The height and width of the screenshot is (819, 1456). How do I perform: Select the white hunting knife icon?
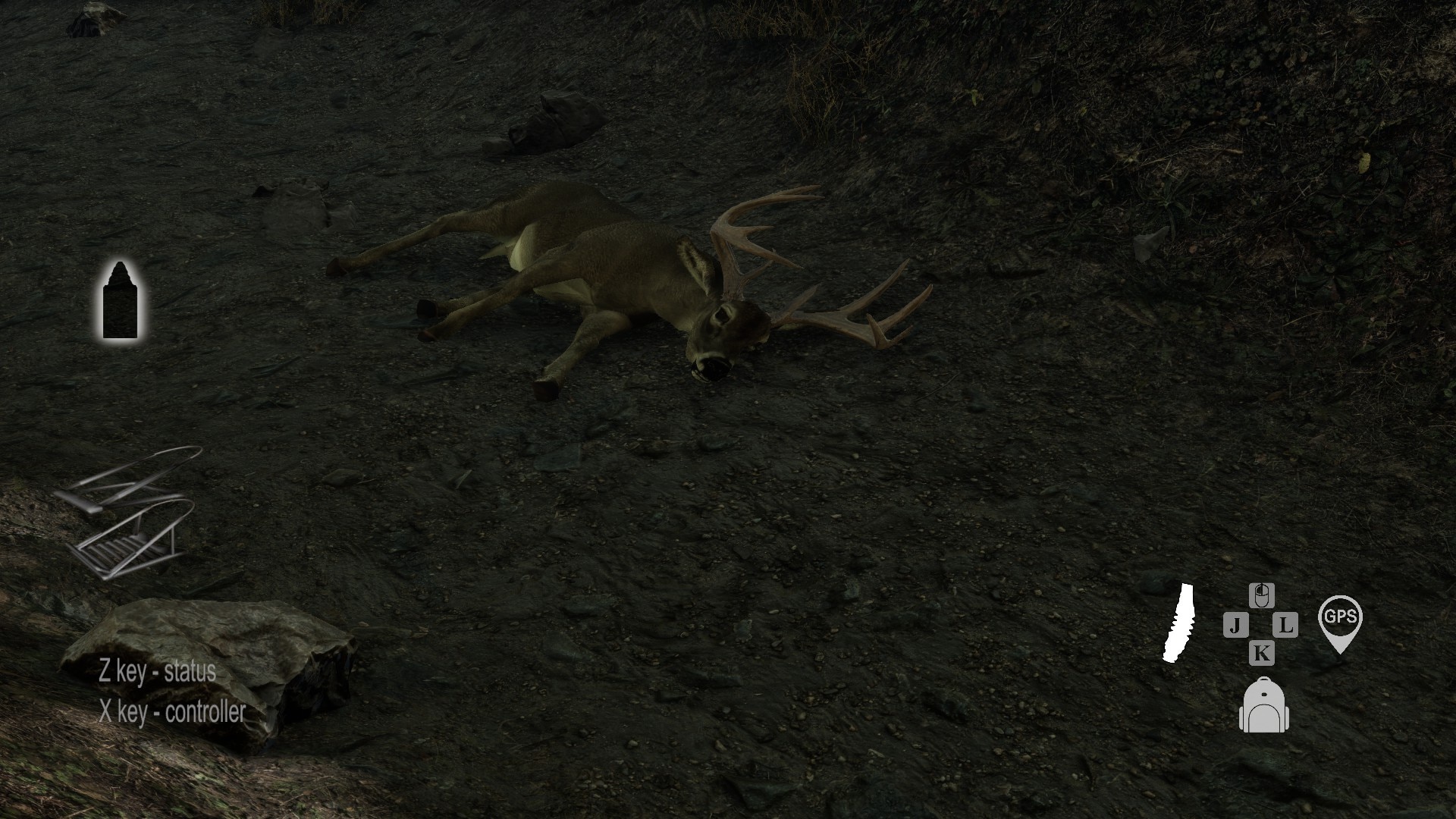[x=1178, y=623]
